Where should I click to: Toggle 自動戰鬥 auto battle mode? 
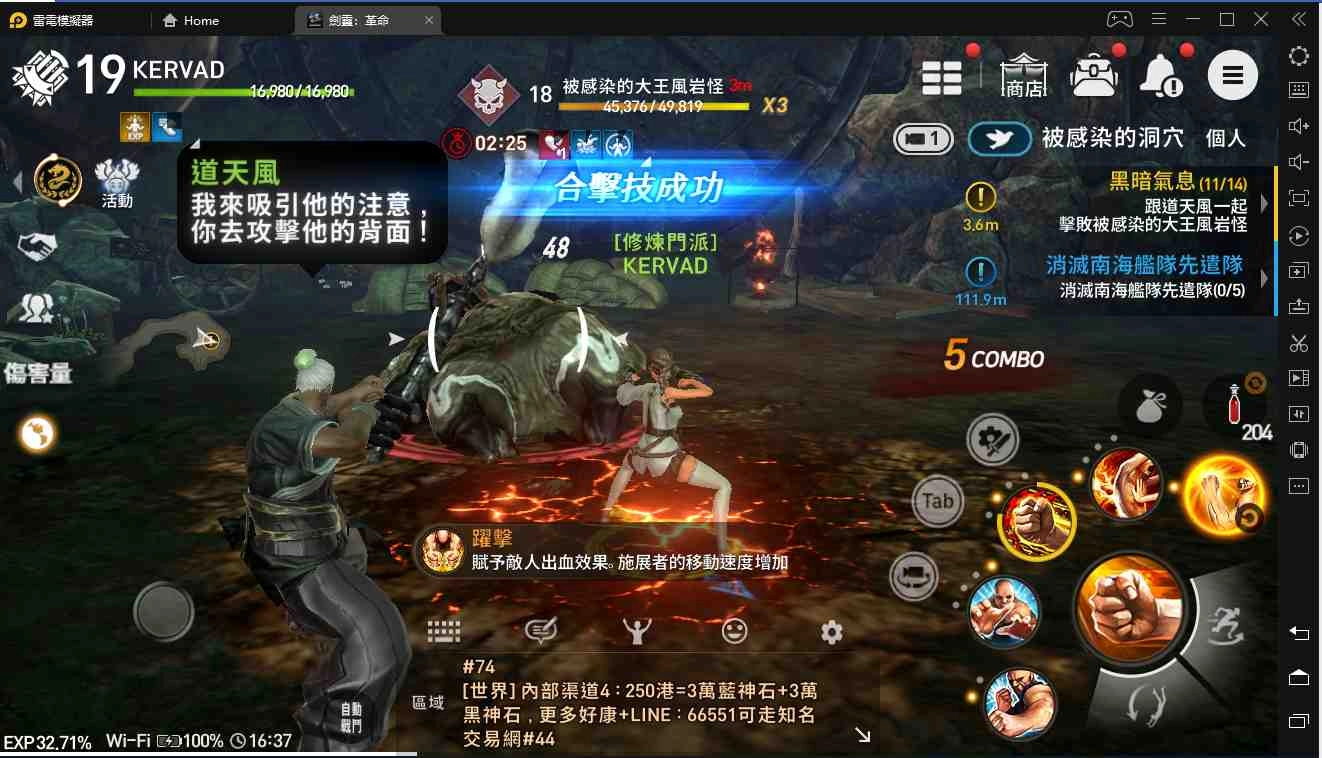[x=350, y=720]
